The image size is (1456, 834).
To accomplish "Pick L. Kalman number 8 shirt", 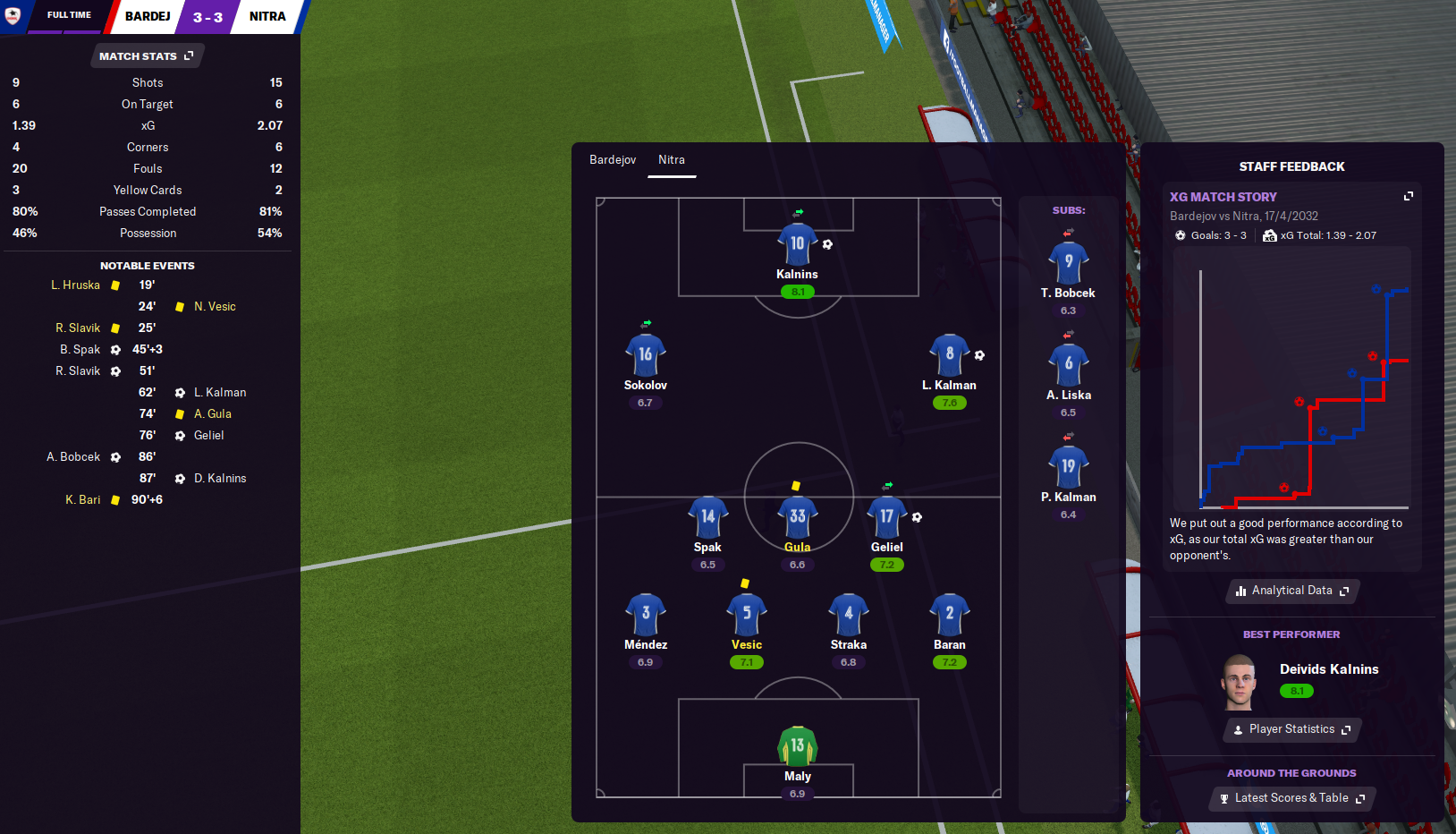I will [x=949, y=355].
